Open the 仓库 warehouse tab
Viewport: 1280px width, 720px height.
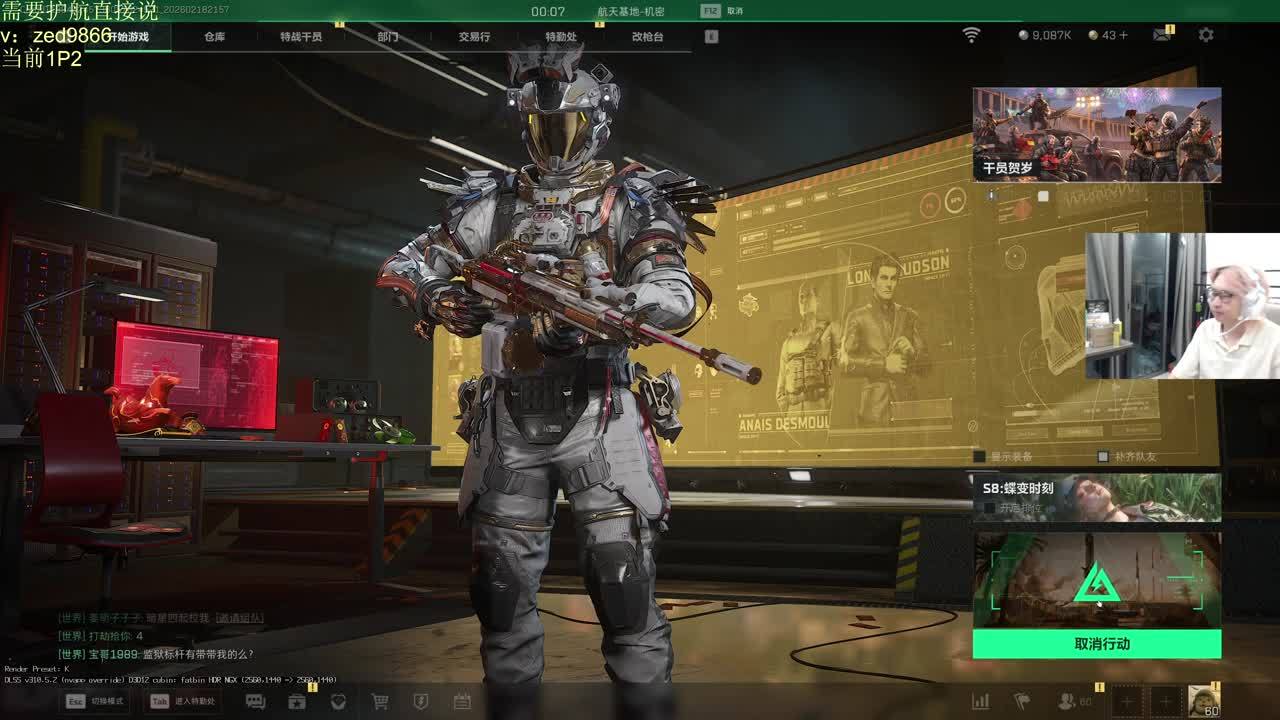[x=214, y=37]
